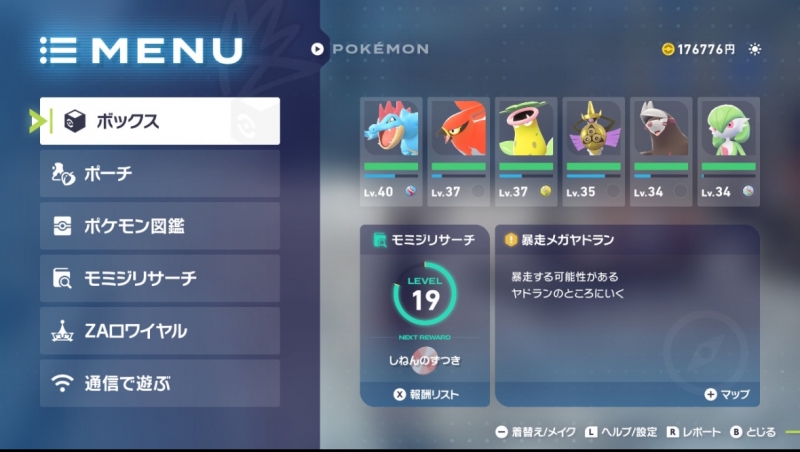Select the Victreebel party slot
This screenshot has height=452, width=800.
pos(525,150)
